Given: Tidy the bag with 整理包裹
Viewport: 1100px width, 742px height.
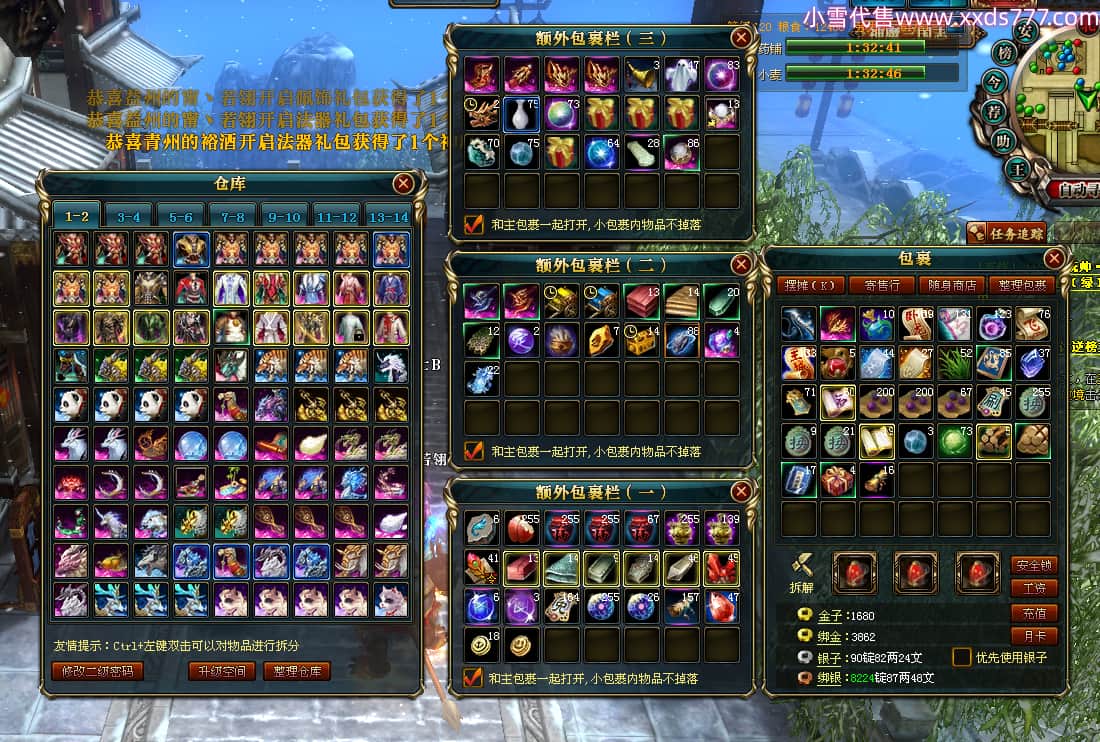Looking at the screenshot, I should [1021, 285].
